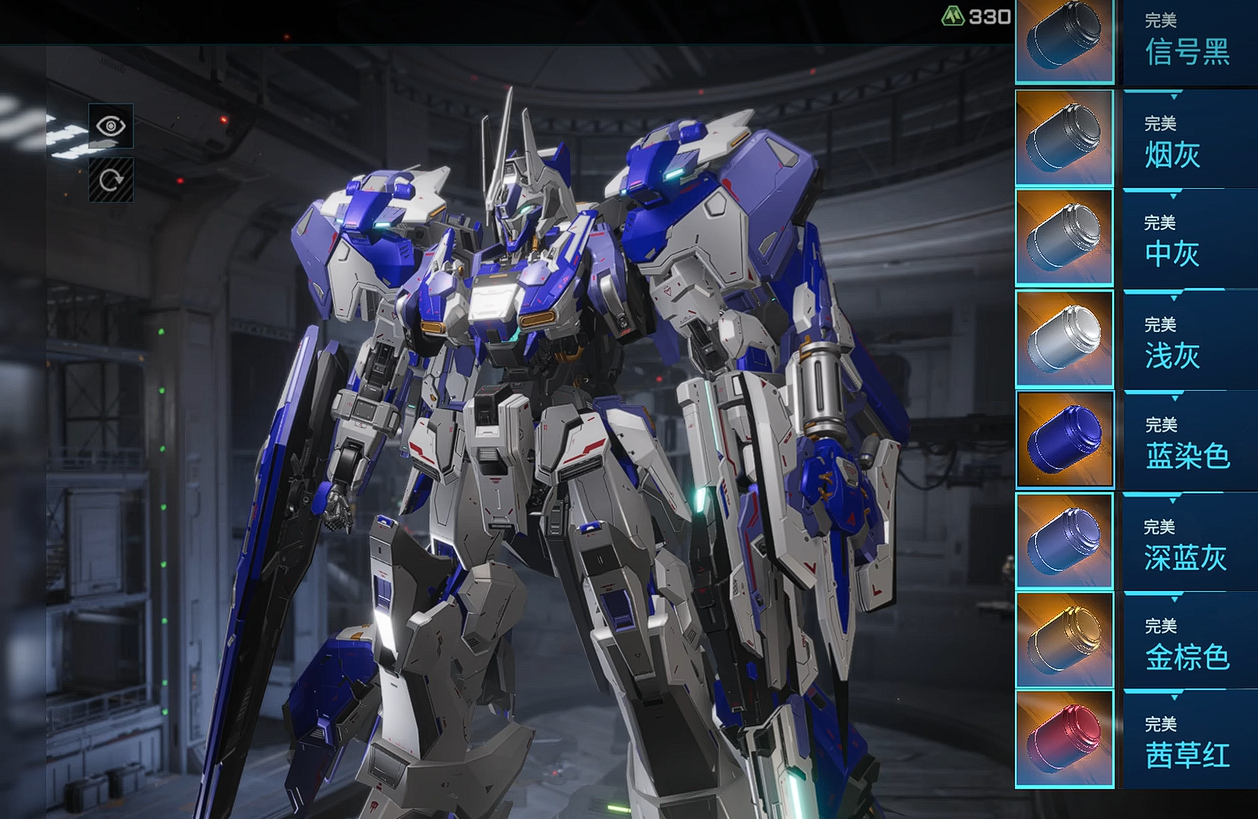Pick the 浅灰 paint color
The height and width of the screenshot is (819, 1258).
pos(1064,339)
